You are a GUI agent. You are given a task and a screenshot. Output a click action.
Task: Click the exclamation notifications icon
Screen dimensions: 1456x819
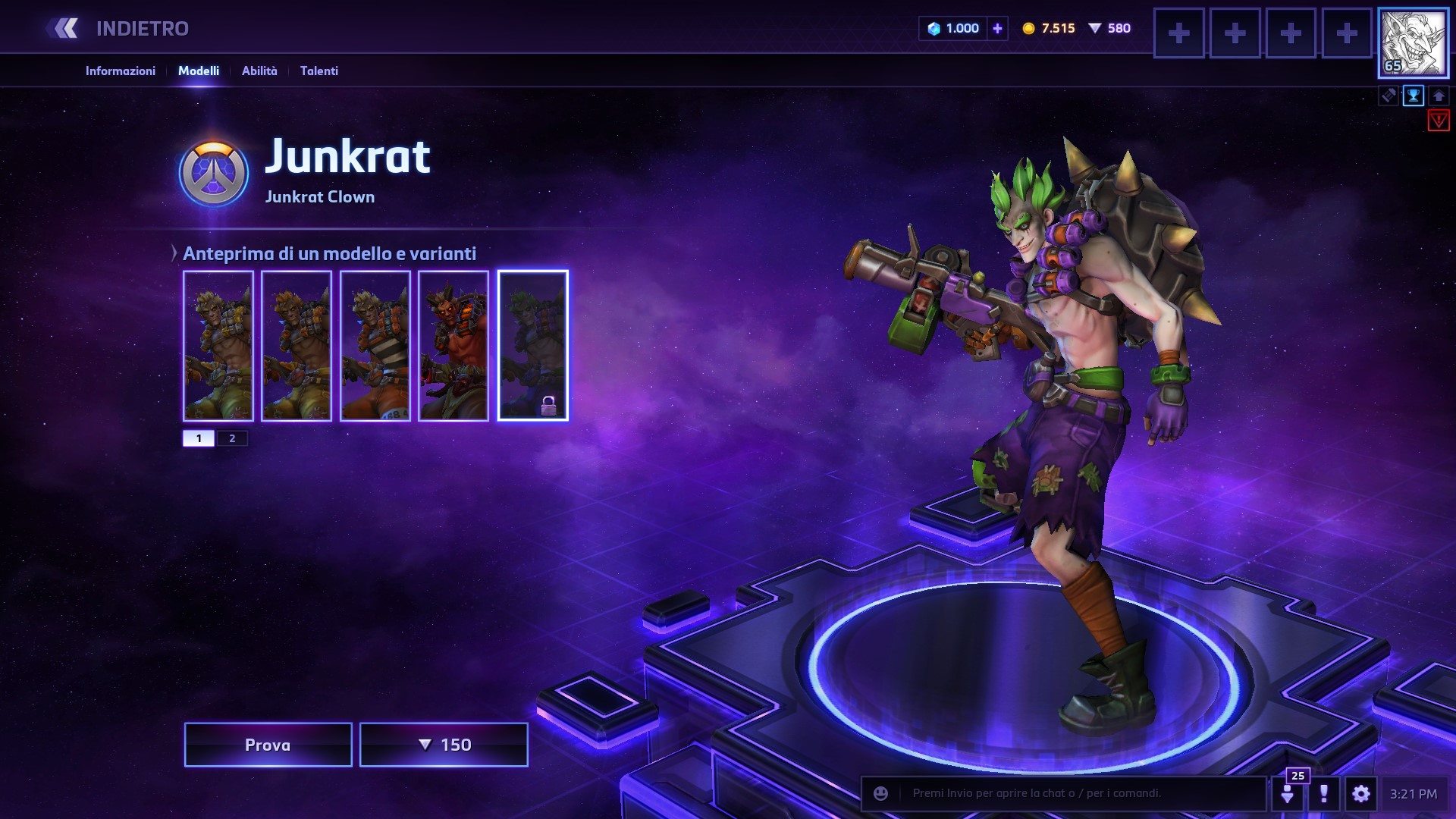(x=1324, y=793)
